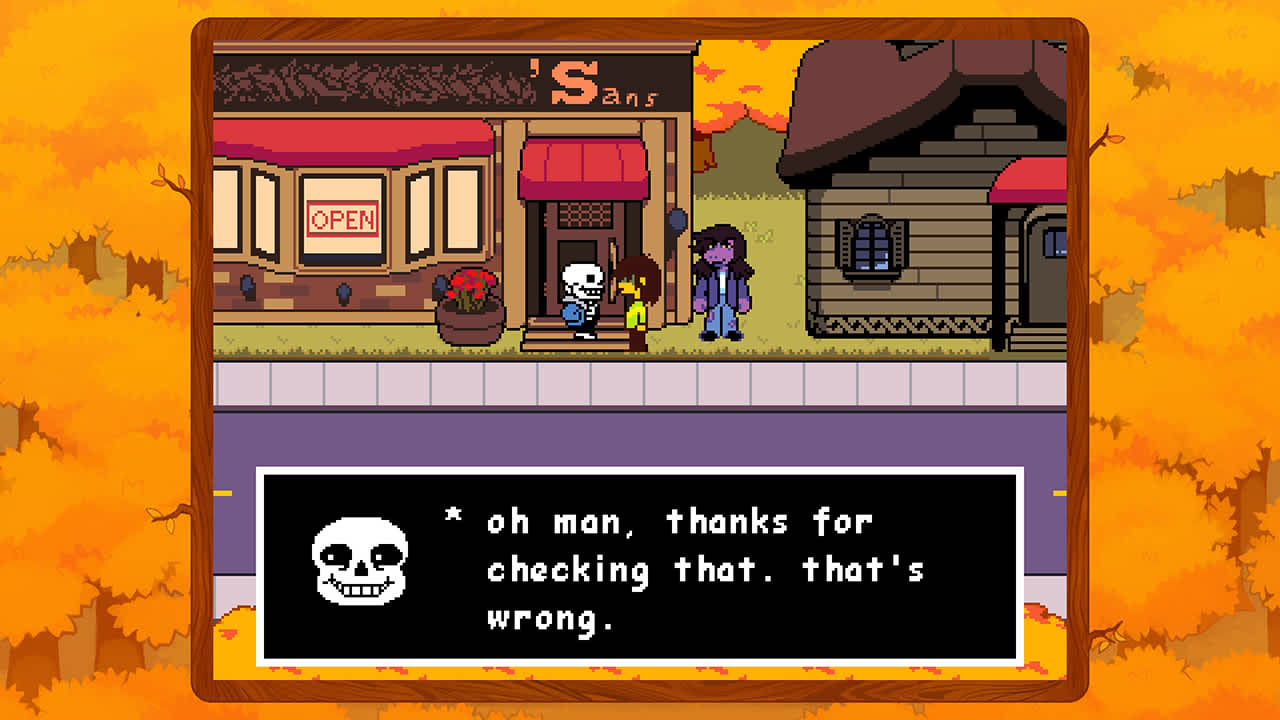
Task: Click the blue chimney pipe on the house
Action: coord(1052,245)
